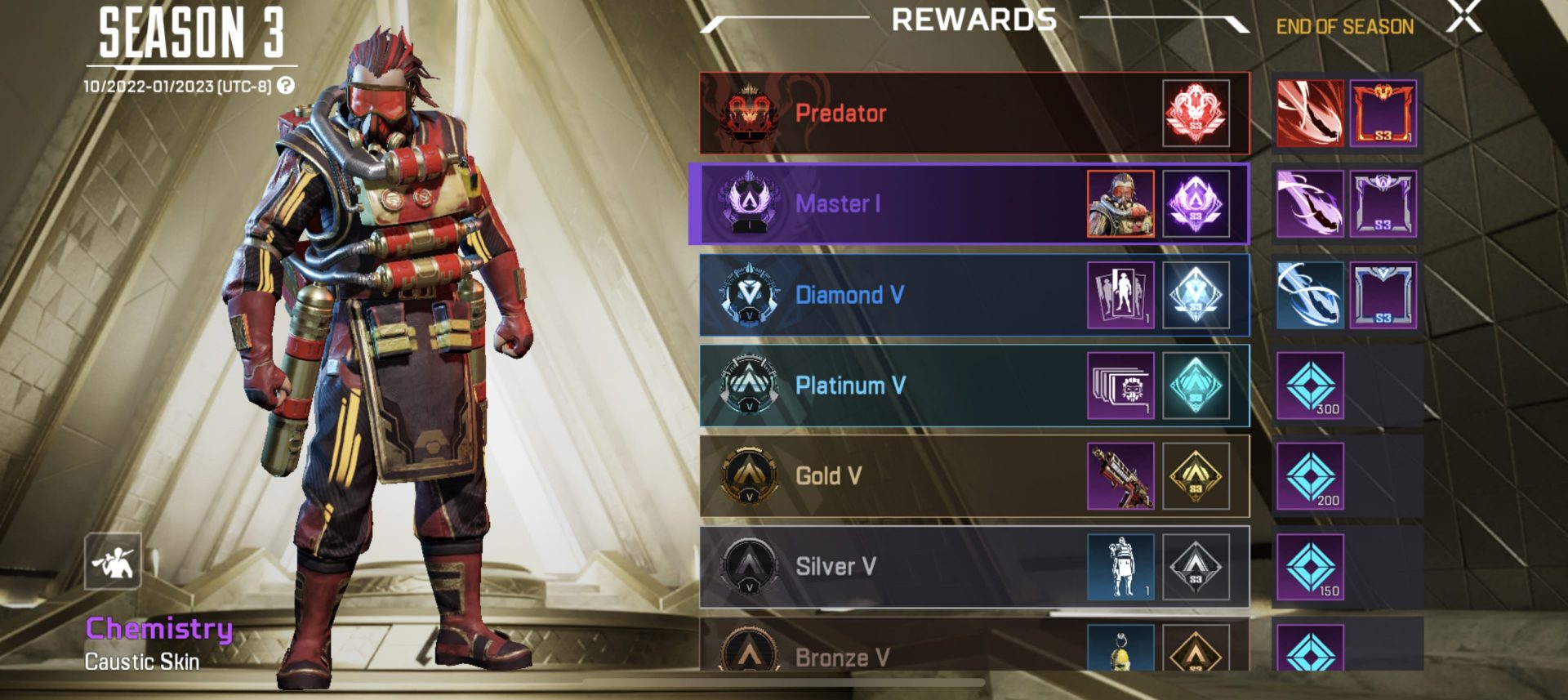Screen dimensions: 1568x700
Task: Inspect the blue Diamond dive trail reward
Action: coord(1310,295)
